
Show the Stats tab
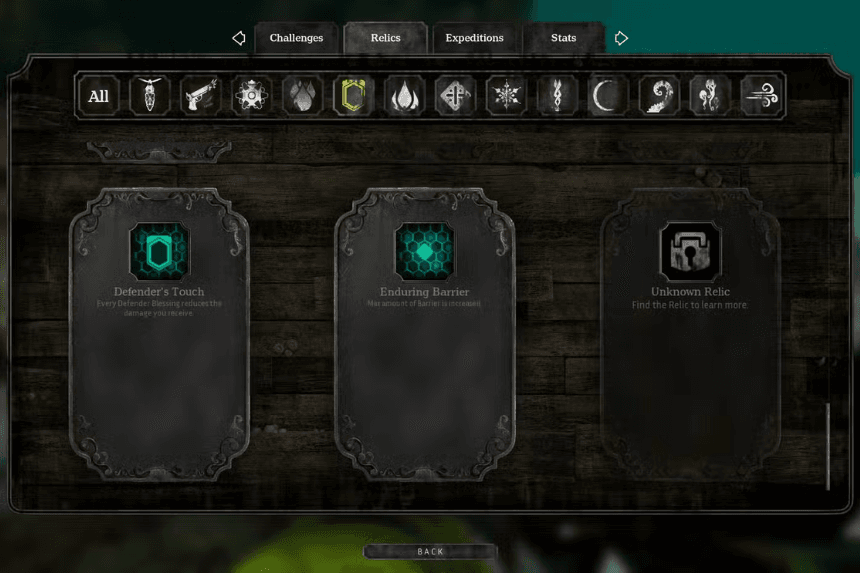point(563,38)
